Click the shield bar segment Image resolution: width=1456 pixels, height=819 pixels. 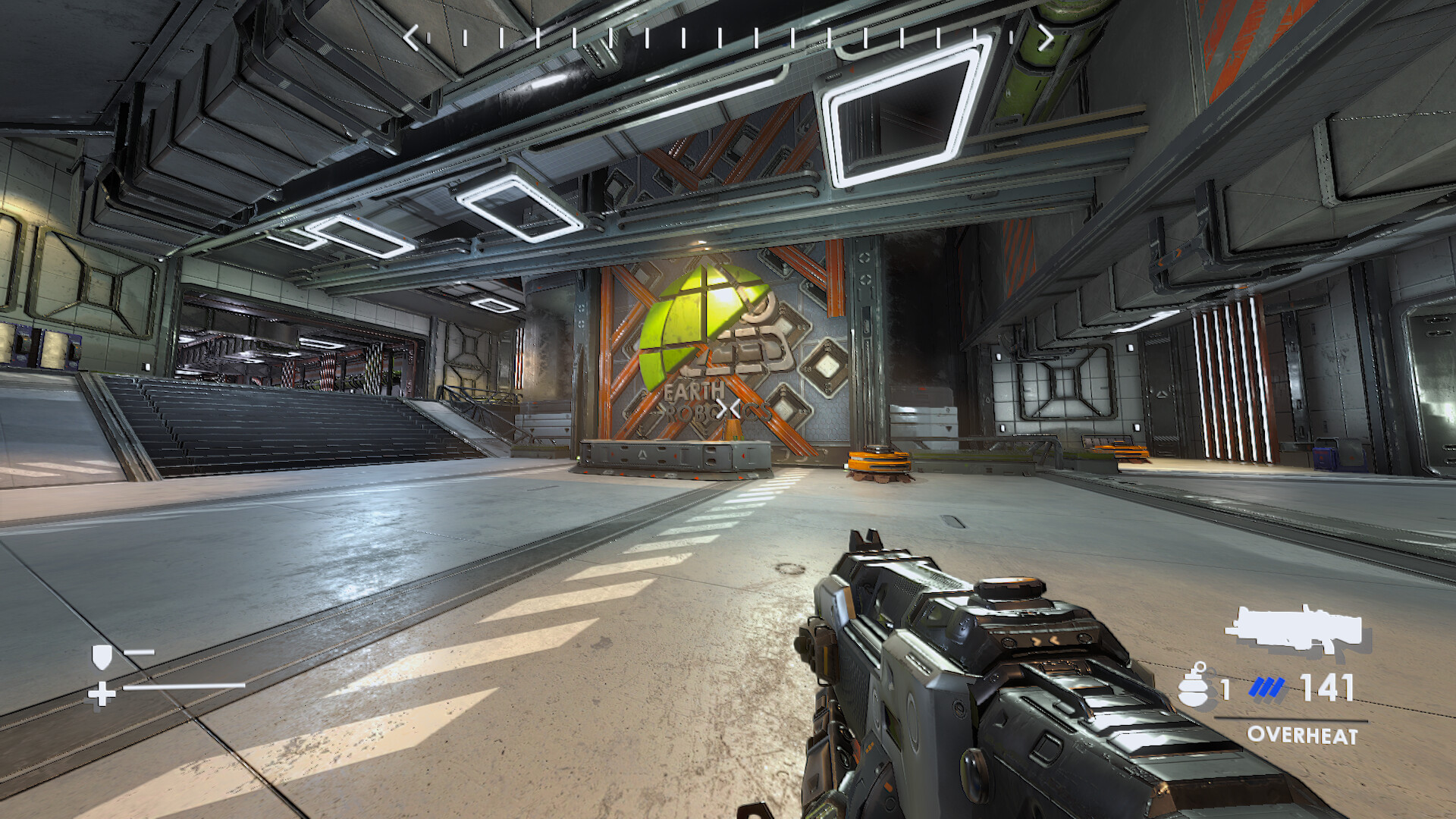coord(140,652)
